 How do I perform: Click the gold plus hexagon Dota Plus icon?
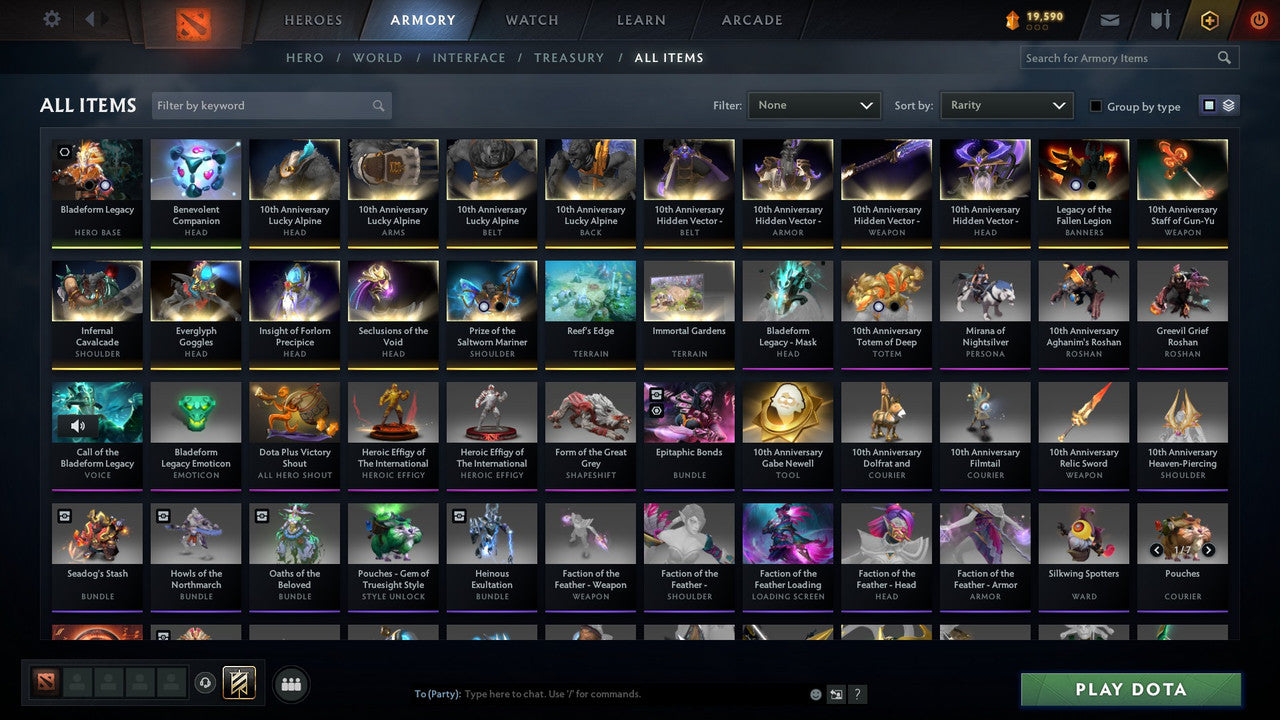click(x=1208, y=19)
